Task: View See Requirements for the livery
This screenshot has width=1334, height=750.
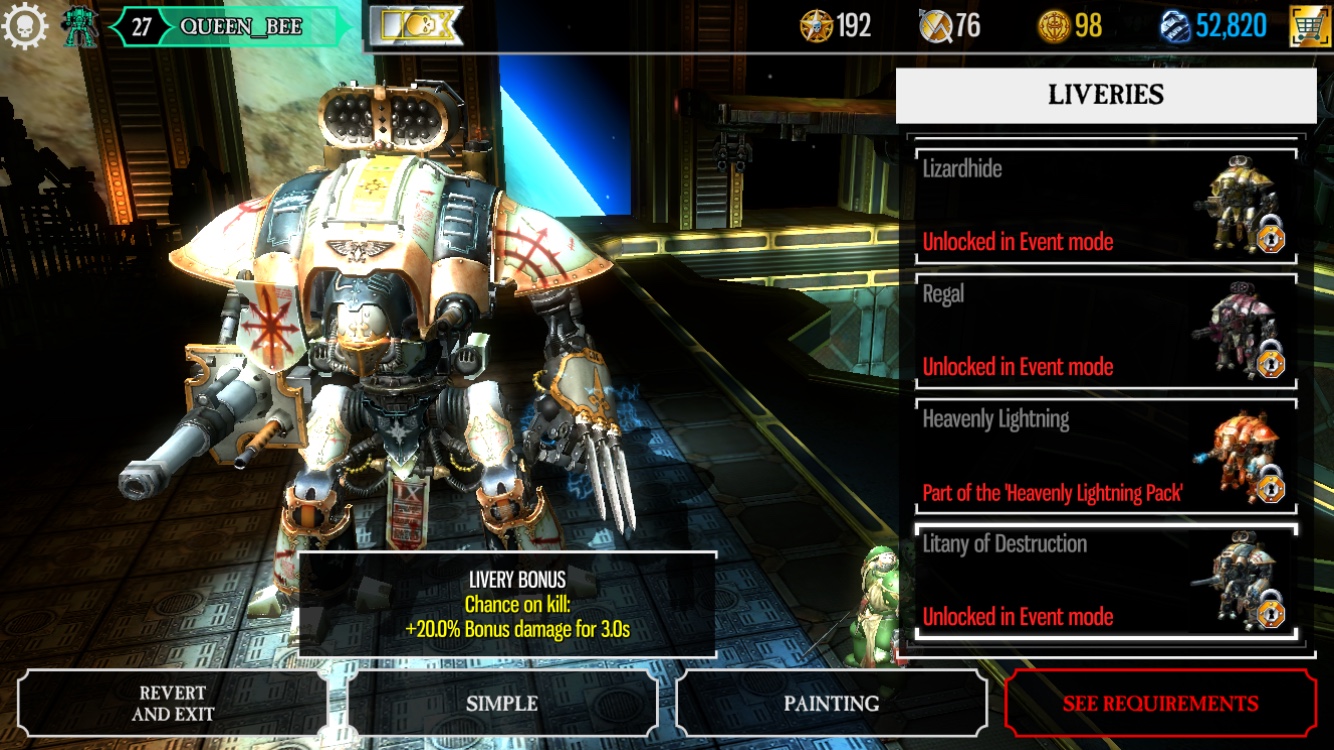Action: pos(1160,703)
